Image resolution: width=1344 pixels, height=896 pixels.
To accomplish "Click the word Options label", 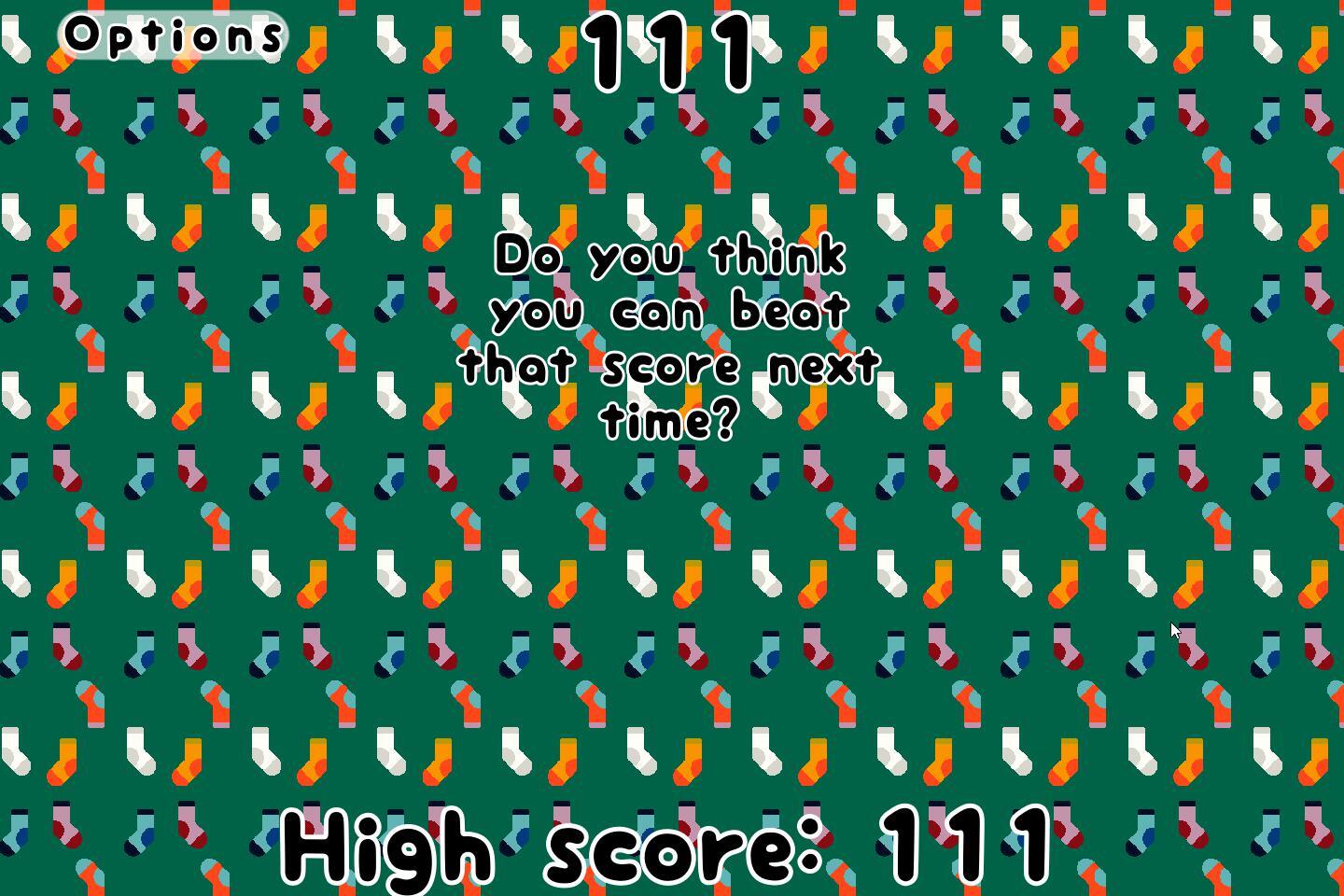I will click(x=170, y=35).
